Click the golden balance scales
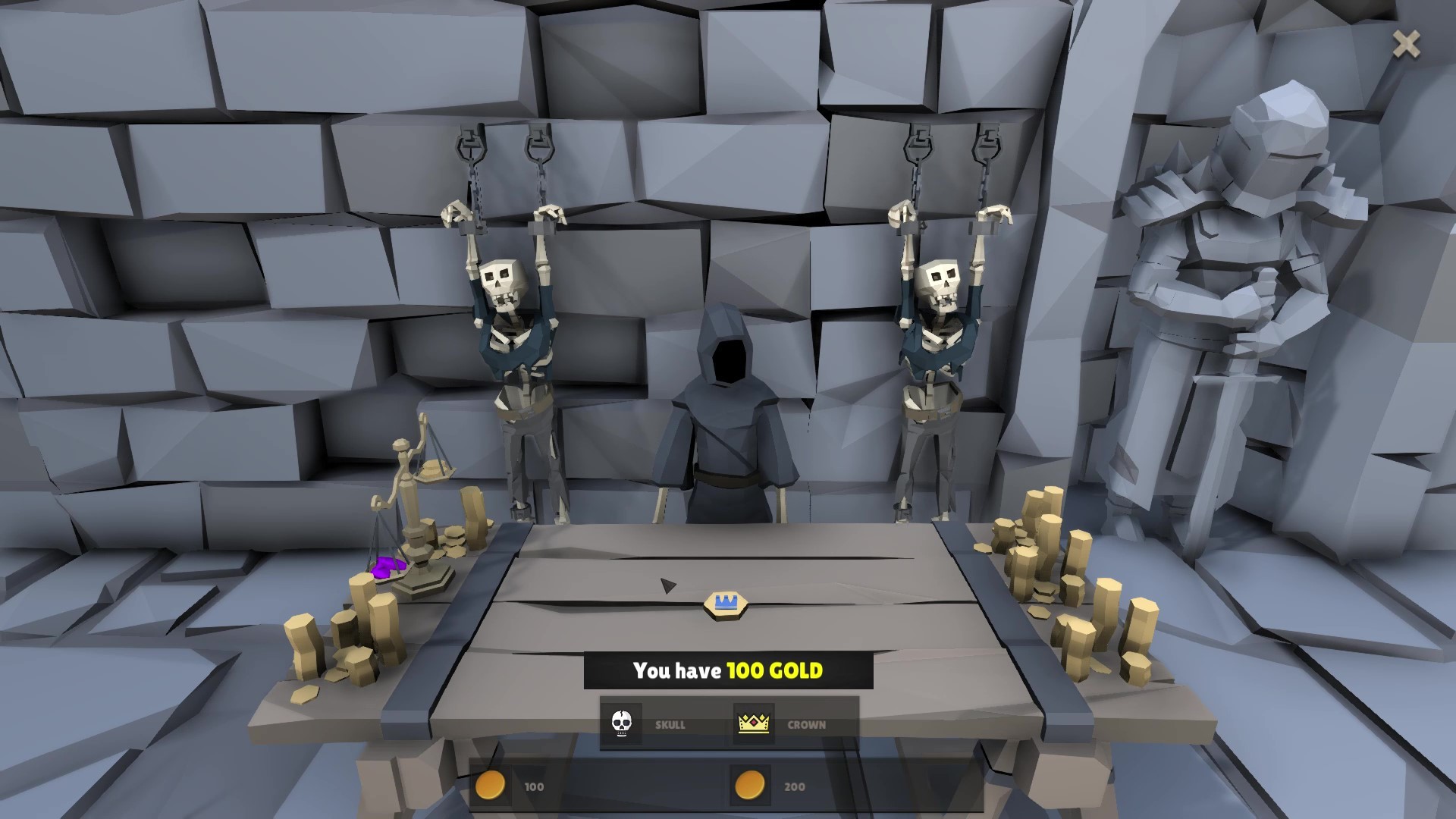Viewport: 1456px width, 819px height. (x=409, y=493)
